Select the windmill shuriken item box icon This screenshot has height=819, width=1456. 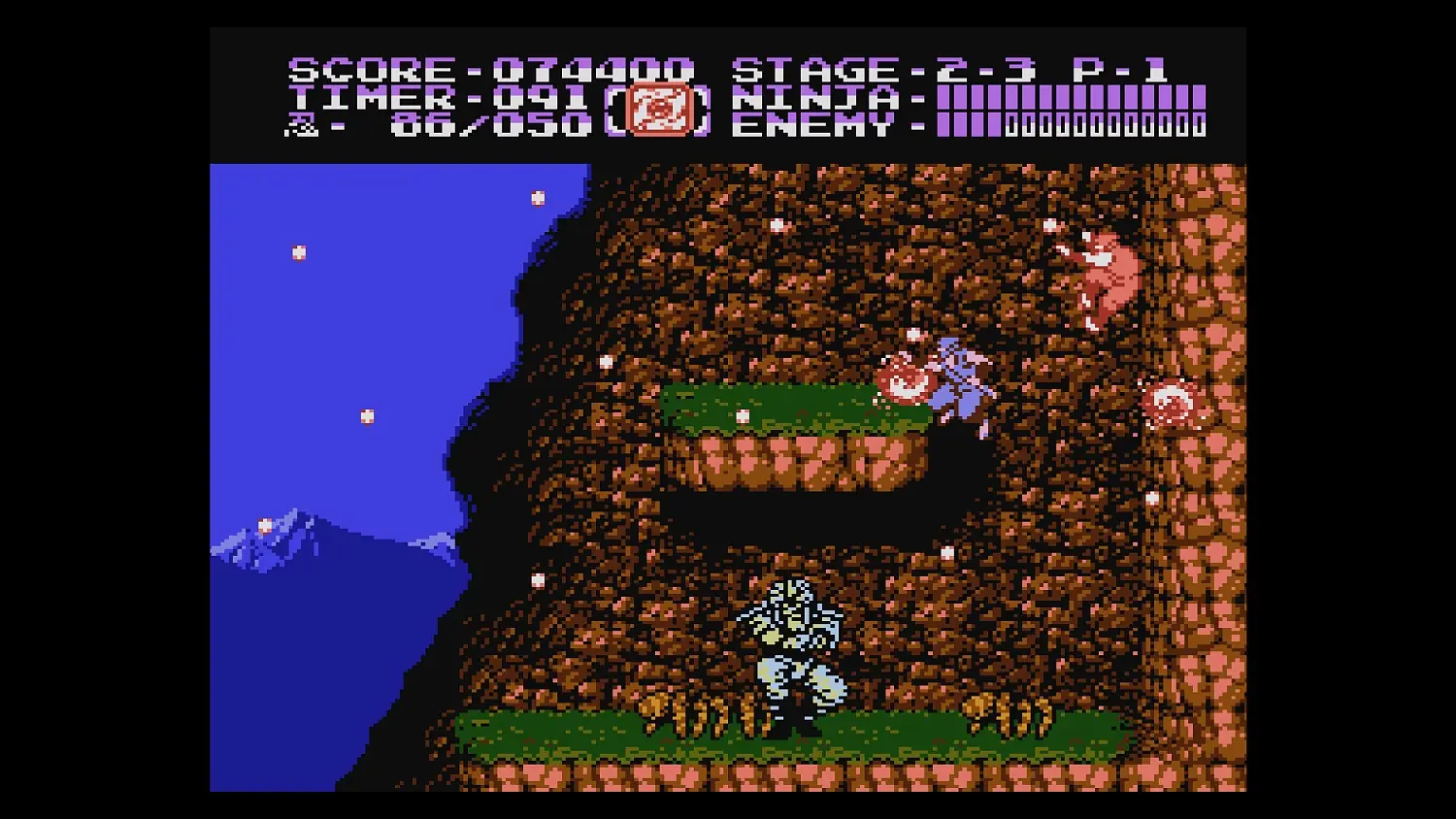pyautogui.click(x=660, y=111)
